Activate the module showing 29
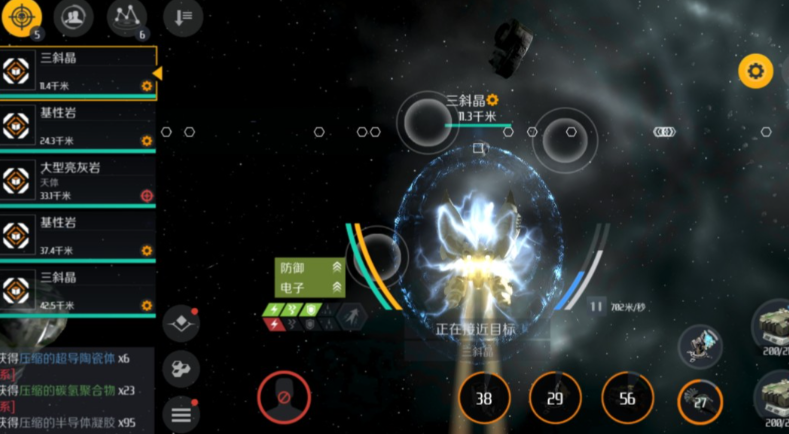789x434 pixels. 555,398
